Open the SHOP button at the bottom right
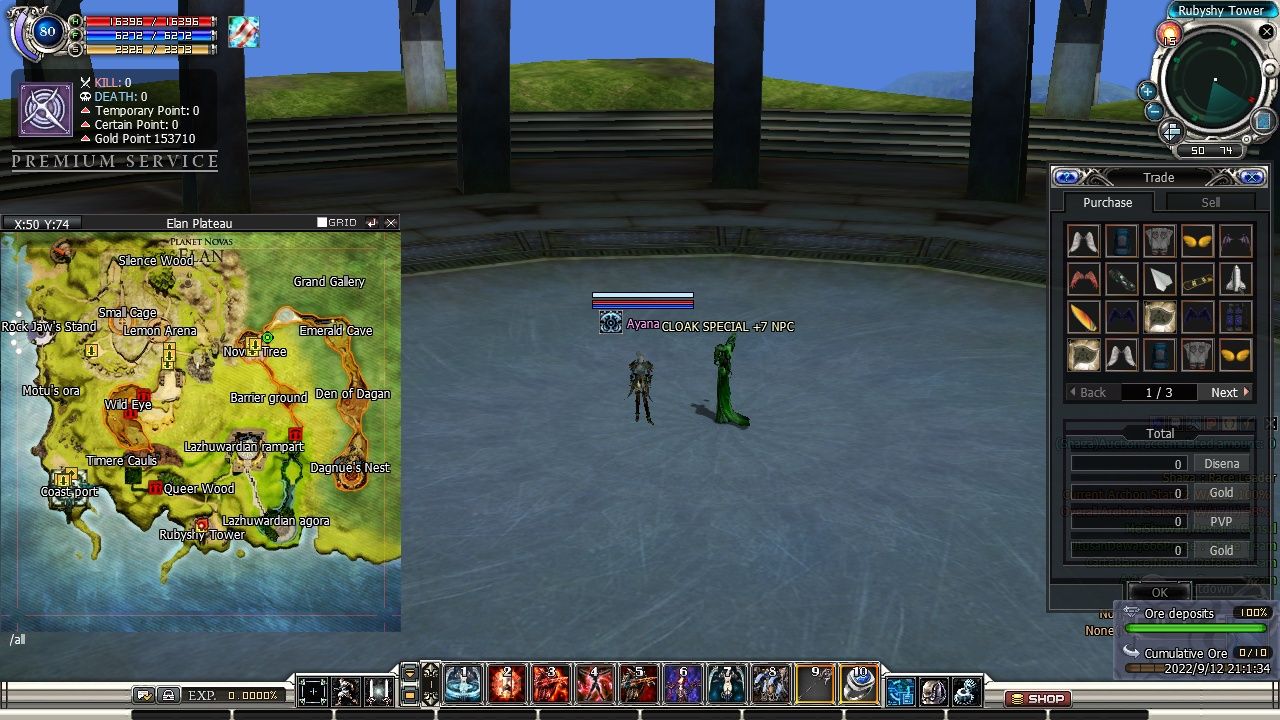 click(x=1037, y=699)
